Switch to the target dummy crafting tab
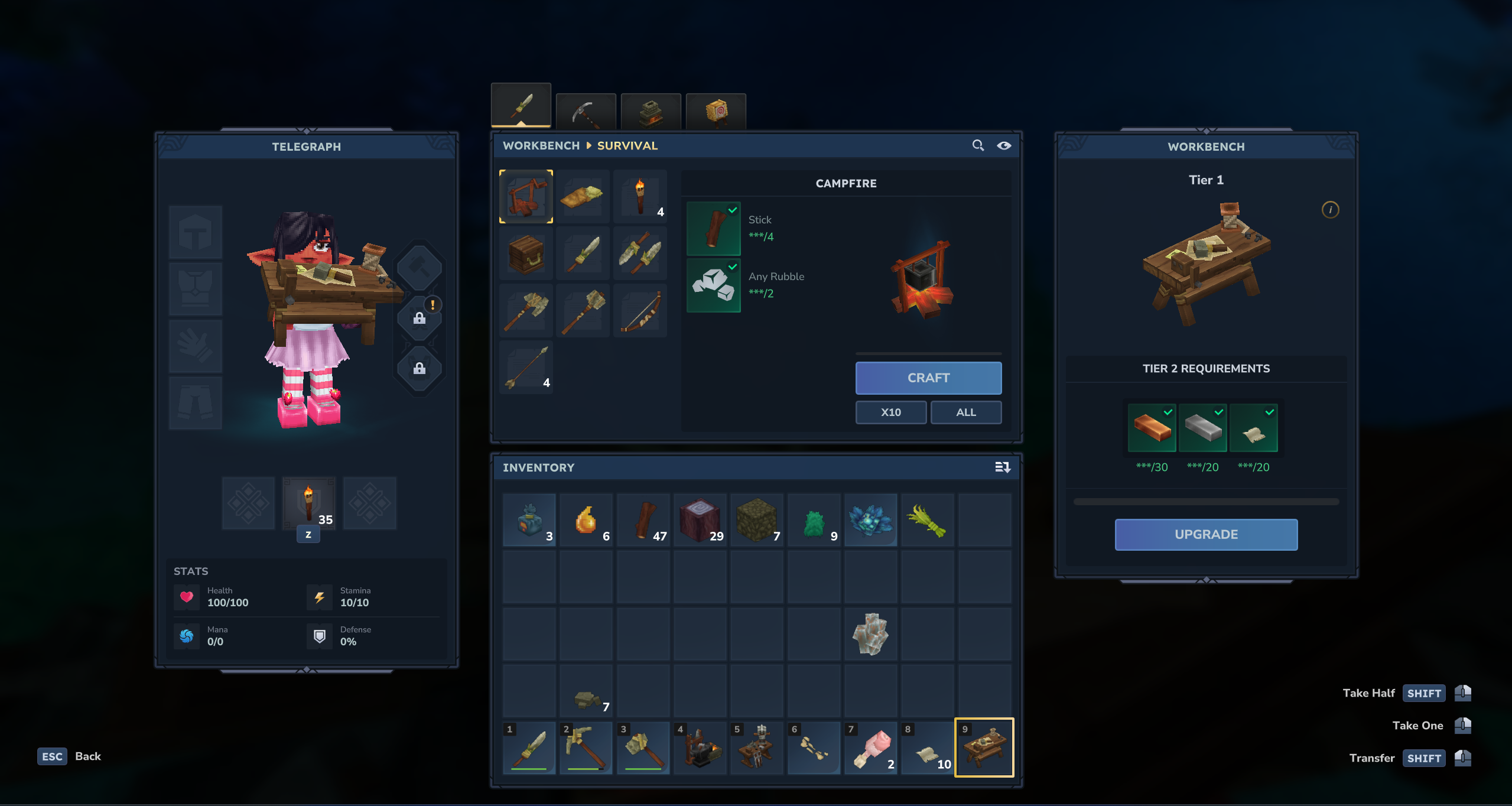The width and height of the screenshot is (1512, 806). pyautogui.click(x=716, y=111)
